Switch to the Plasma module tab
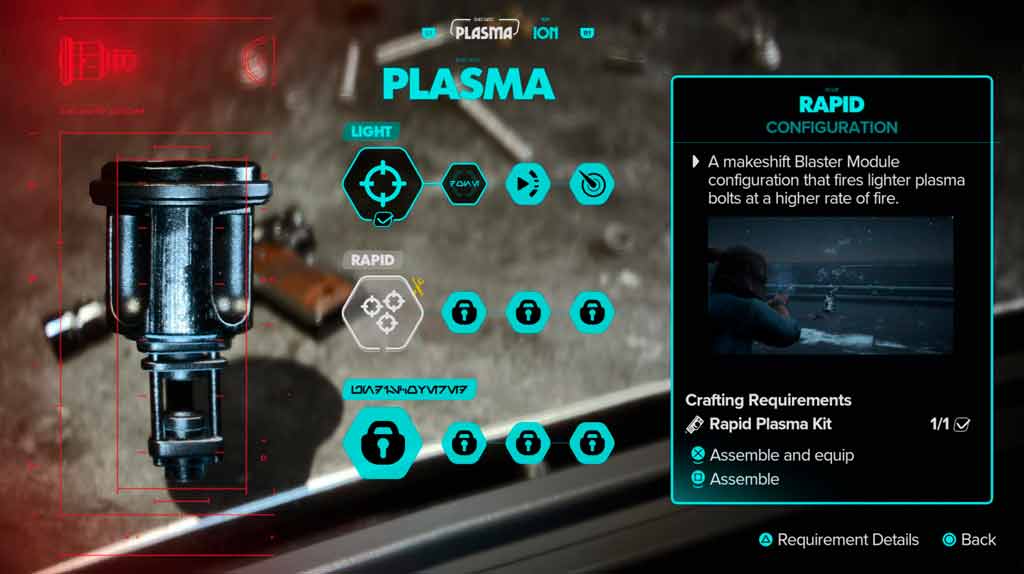Image resolution: width=1024 pixels, height=574 pixels. [x=484, y=31]
